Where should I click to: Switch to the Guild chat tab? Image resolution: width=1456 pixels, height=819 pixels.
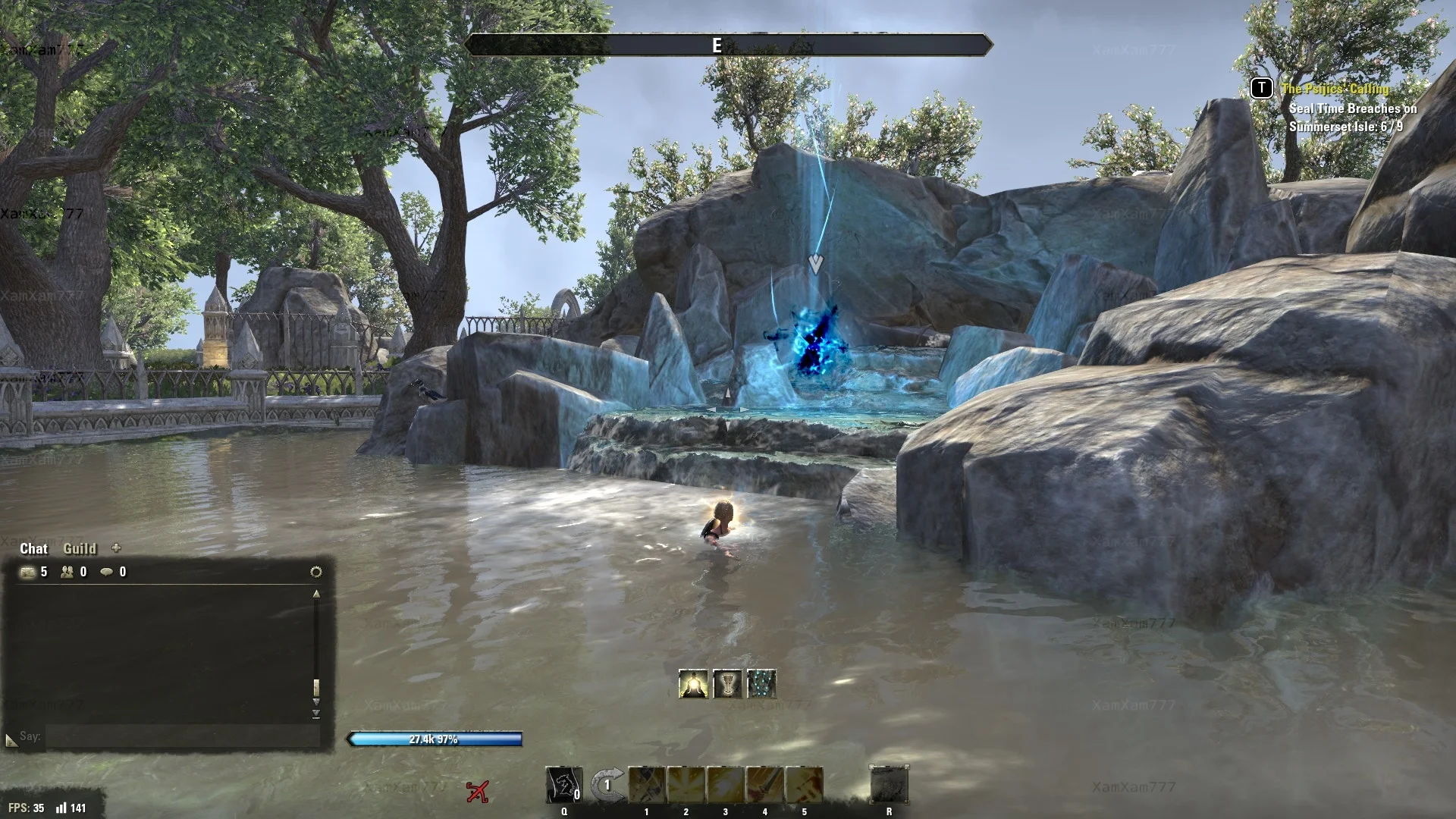point(80,548)
